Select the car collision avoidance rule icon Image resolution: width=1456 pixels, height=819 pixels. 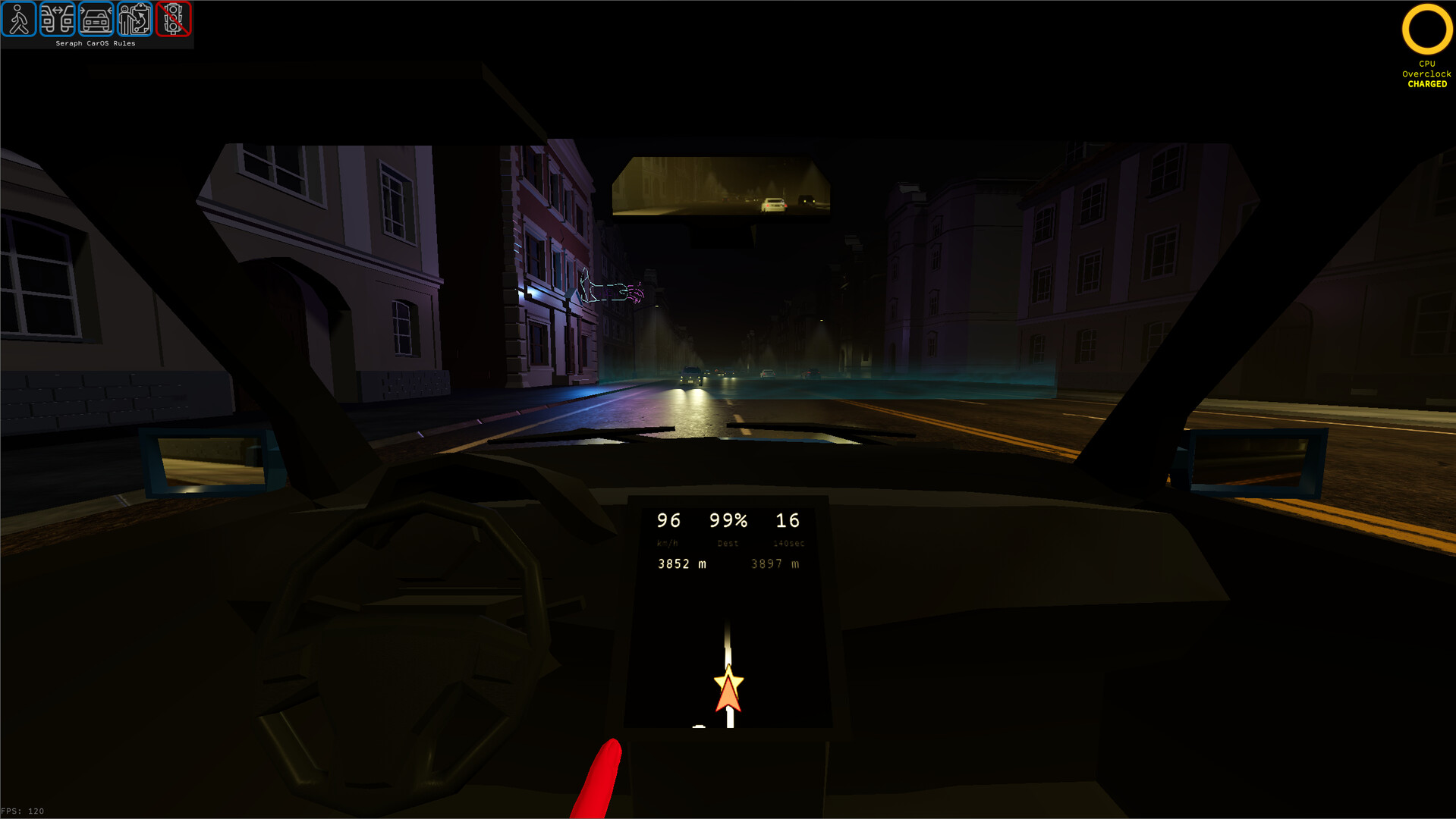[x=96, y=20]
